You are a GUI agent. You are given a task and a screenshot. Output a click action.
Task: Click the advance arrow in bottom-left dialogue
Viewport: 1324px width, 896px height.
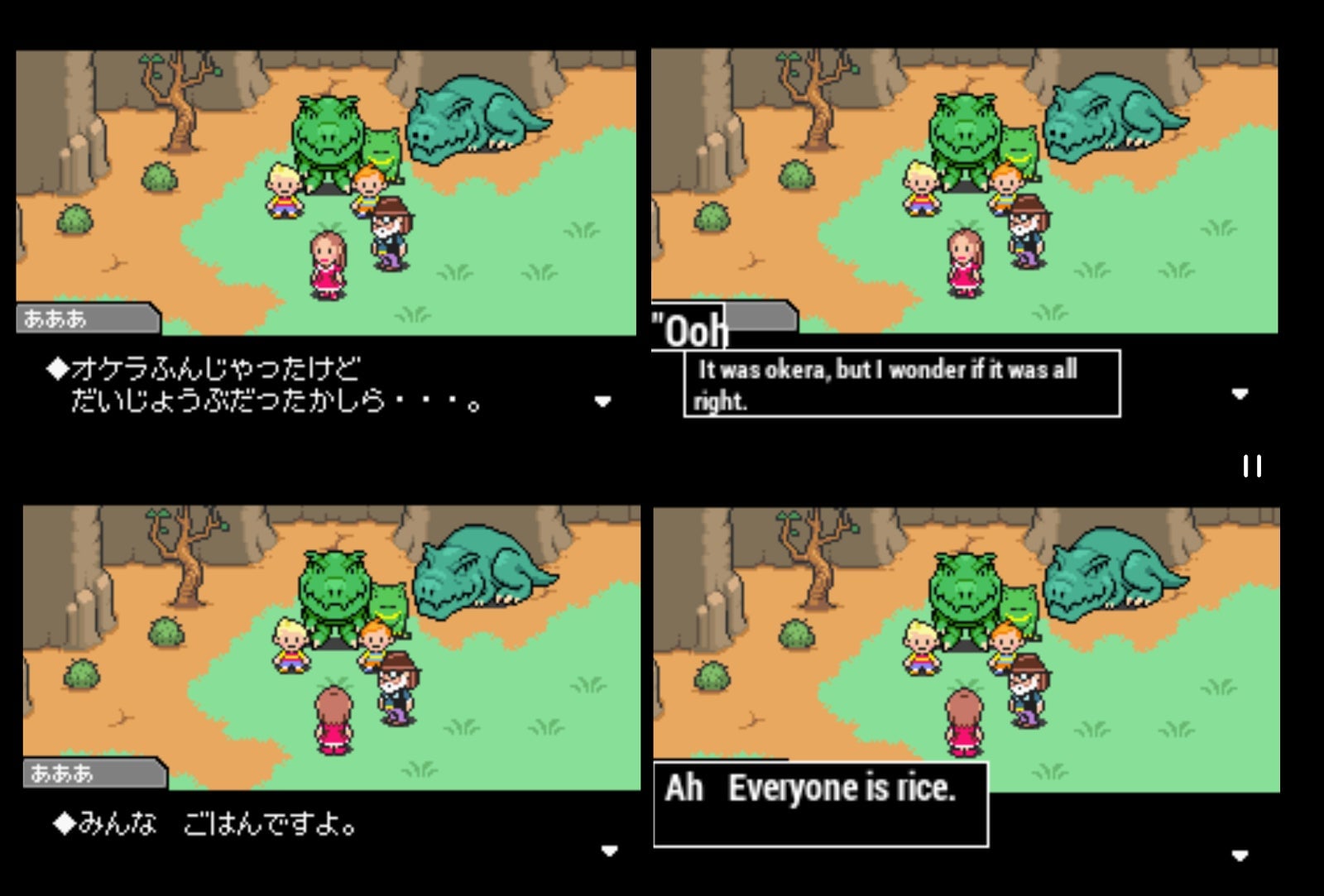tap(610, 850)
